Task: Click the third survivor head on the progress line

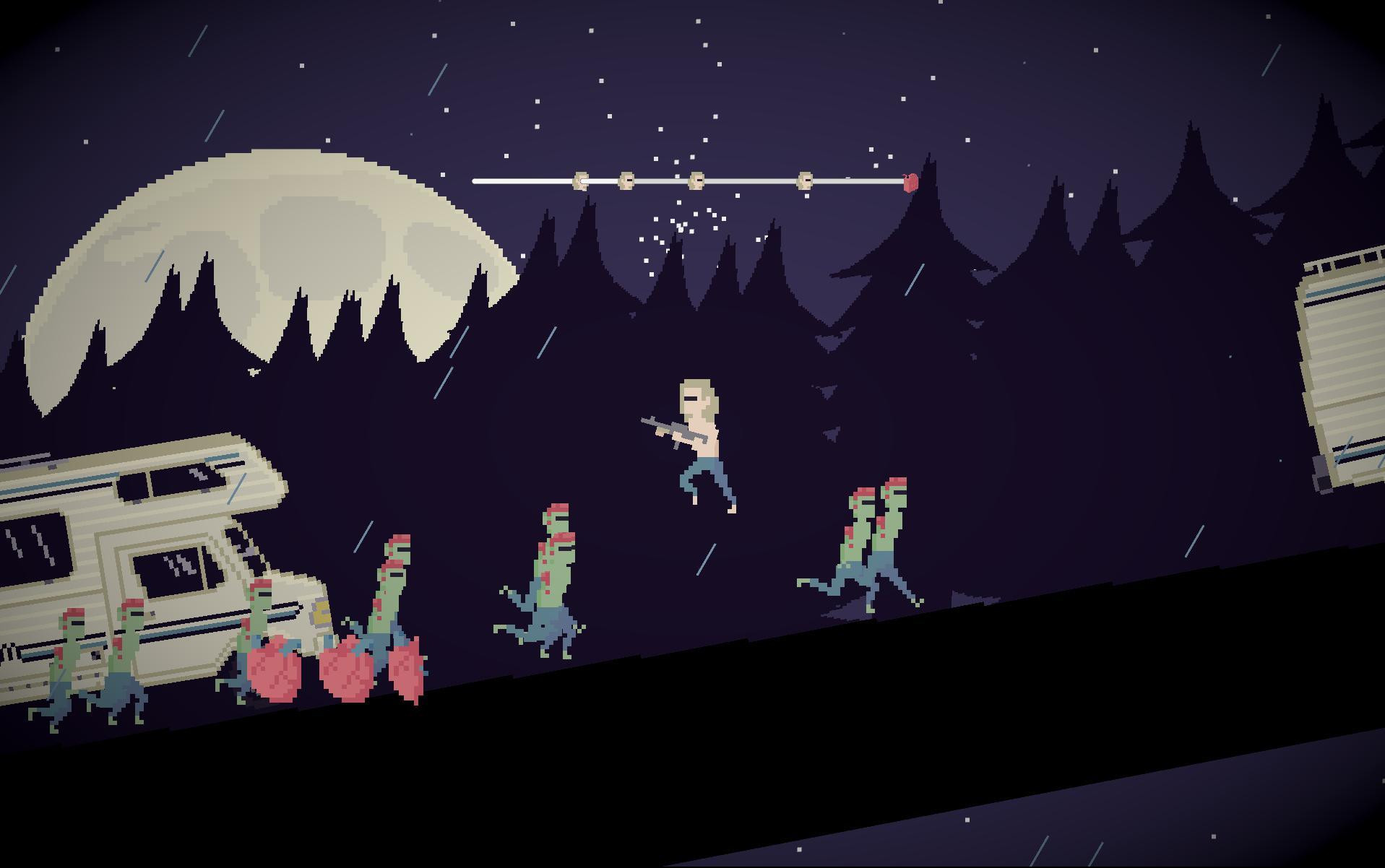Action: 696,180
